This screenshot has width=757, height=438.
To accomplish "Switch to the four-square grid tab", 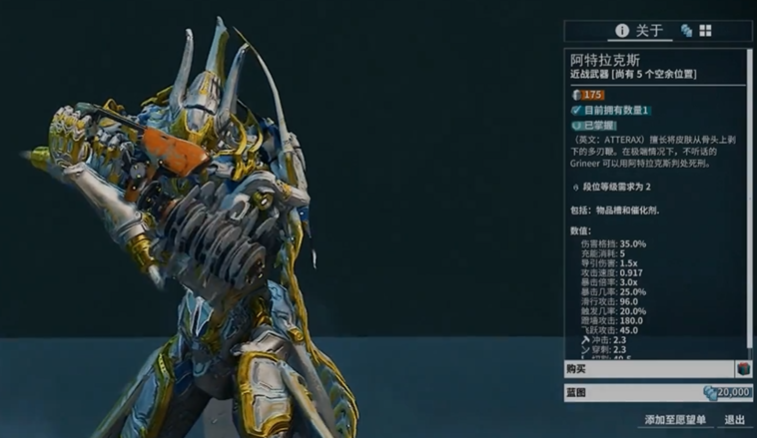I will coord(705,31).
